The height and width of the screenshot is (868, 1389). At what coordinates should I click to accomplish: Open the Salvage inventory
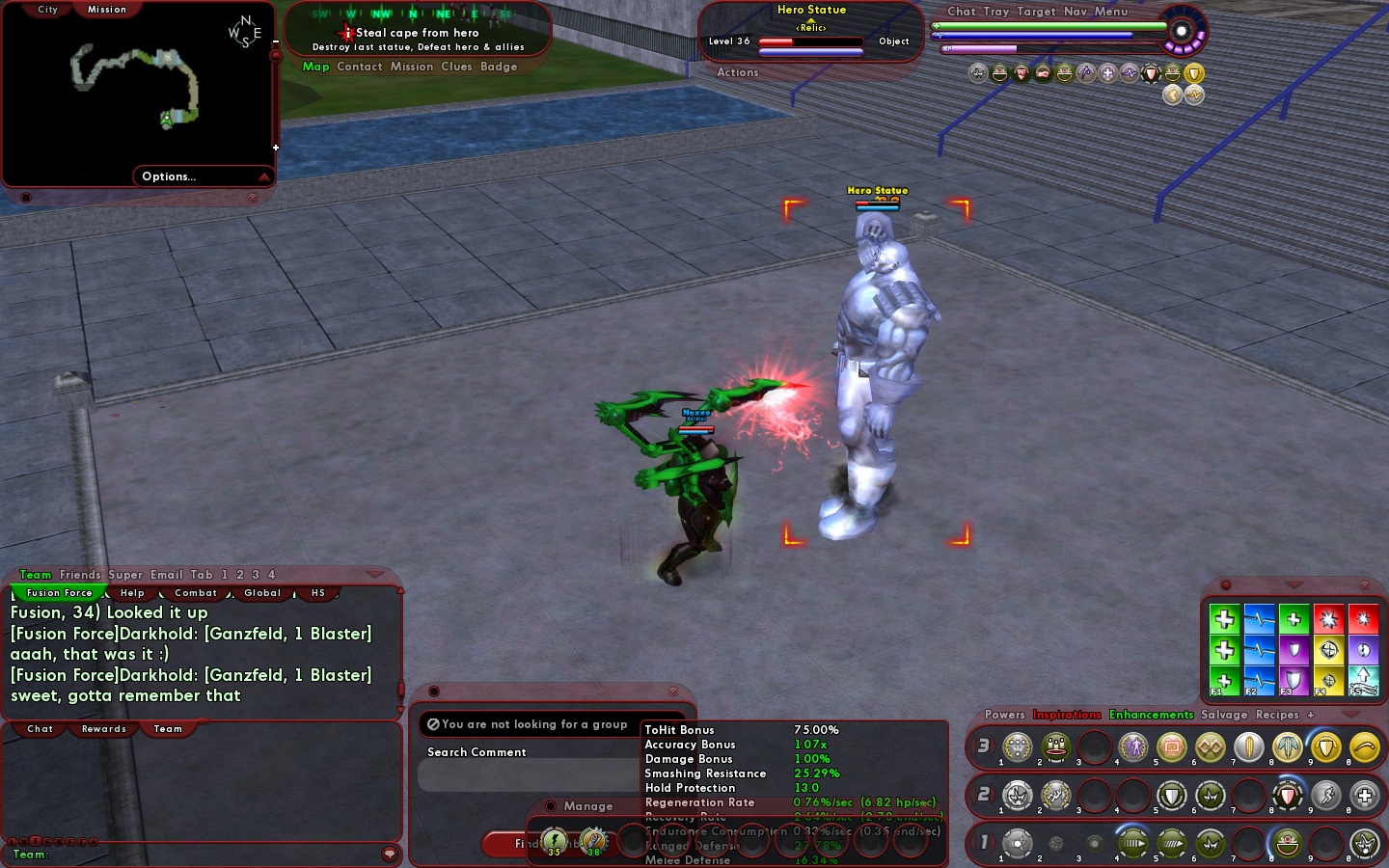point(1224,715)
